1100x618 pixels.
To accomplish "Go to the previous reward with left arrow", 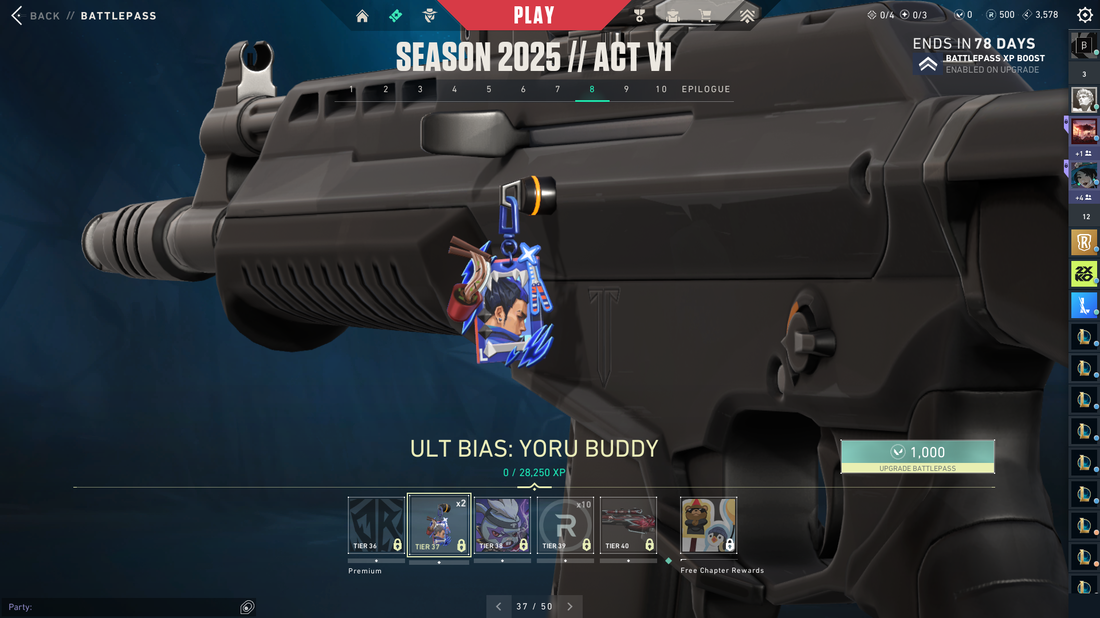I will pos(499,606).
